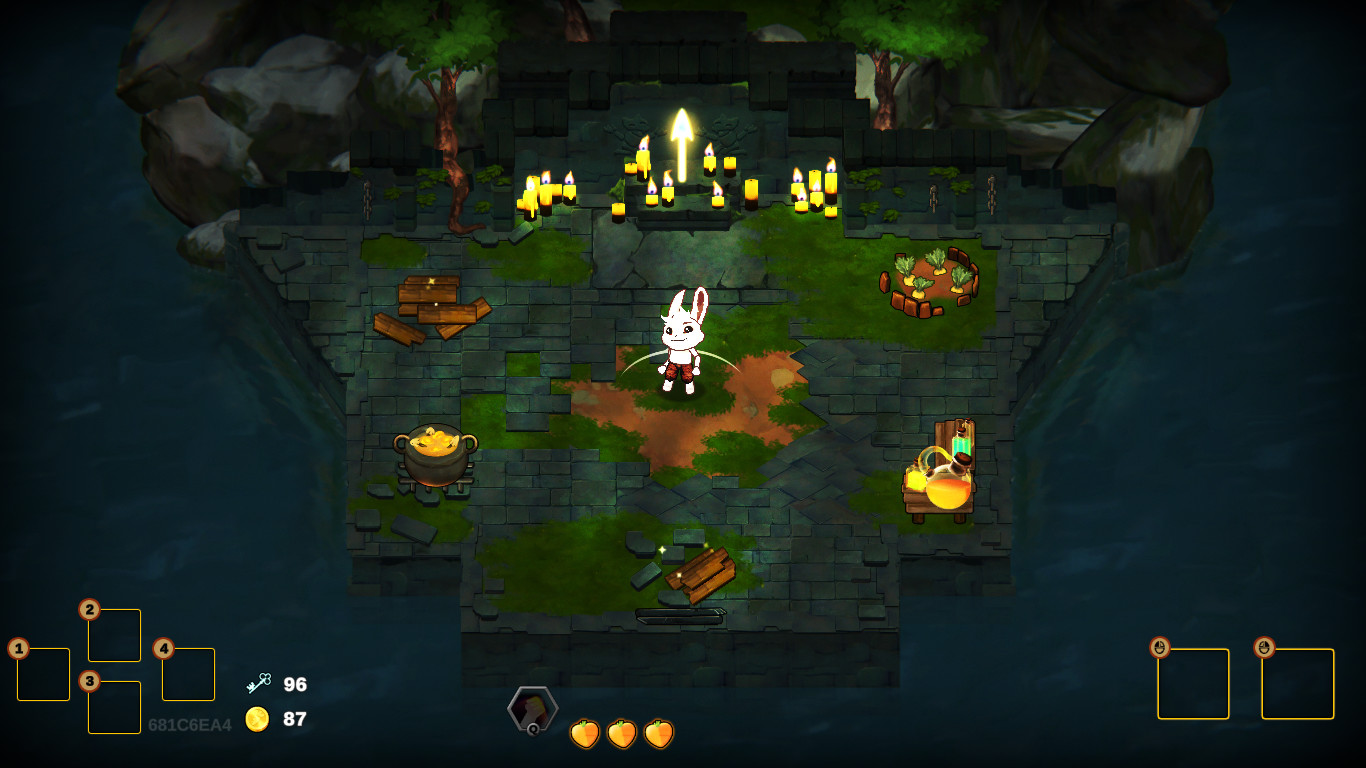Click the third carrot health icon
1366x768 pixels.
[x=658, y=733]
